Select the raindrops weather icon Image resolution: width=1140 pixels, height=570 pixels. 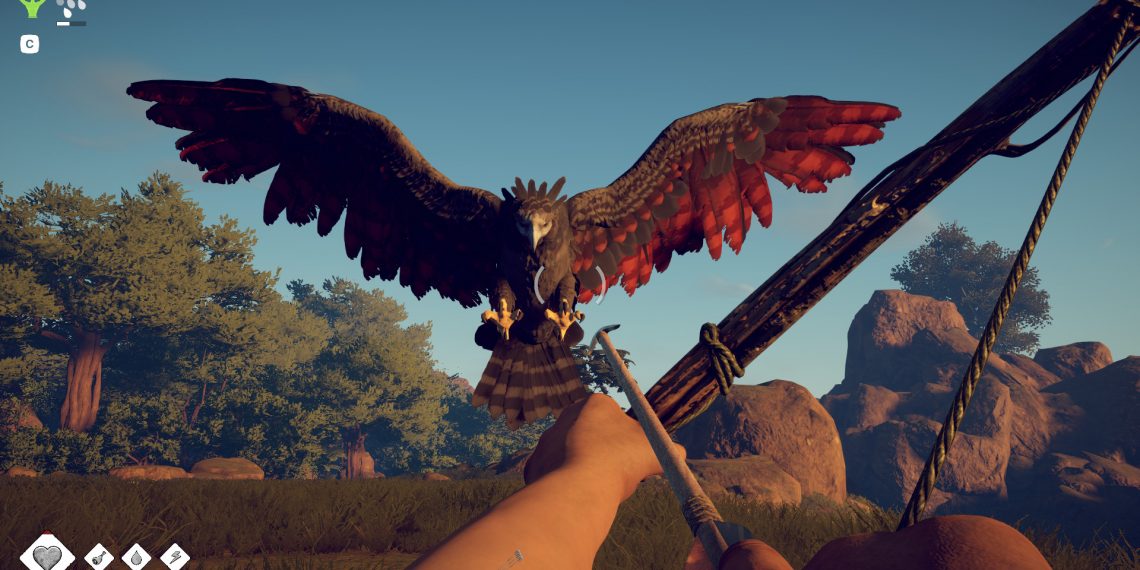[x=71, y=9]
